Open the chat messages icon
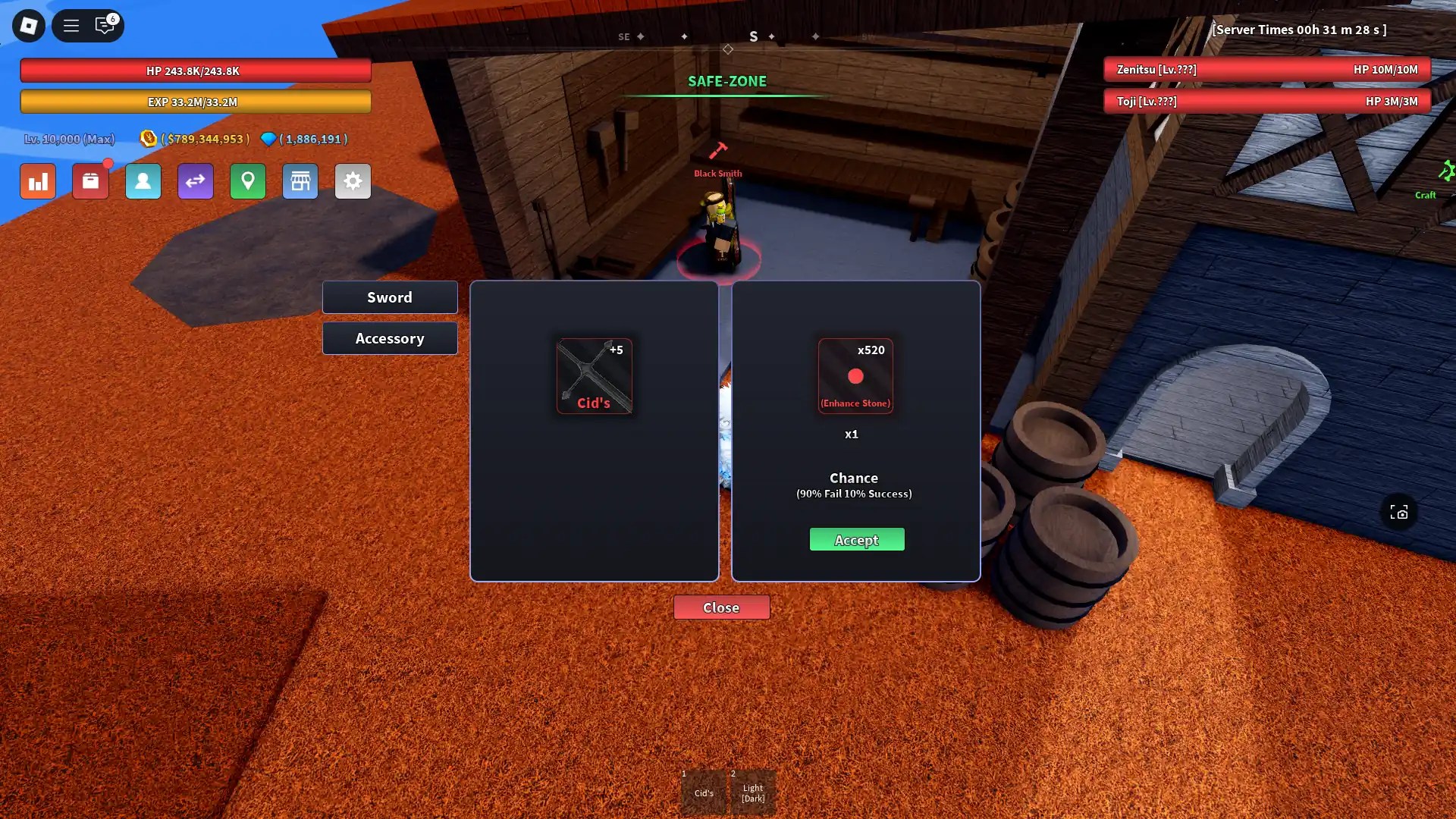Viewport: 1456px width, 819px height. point(105,25)
